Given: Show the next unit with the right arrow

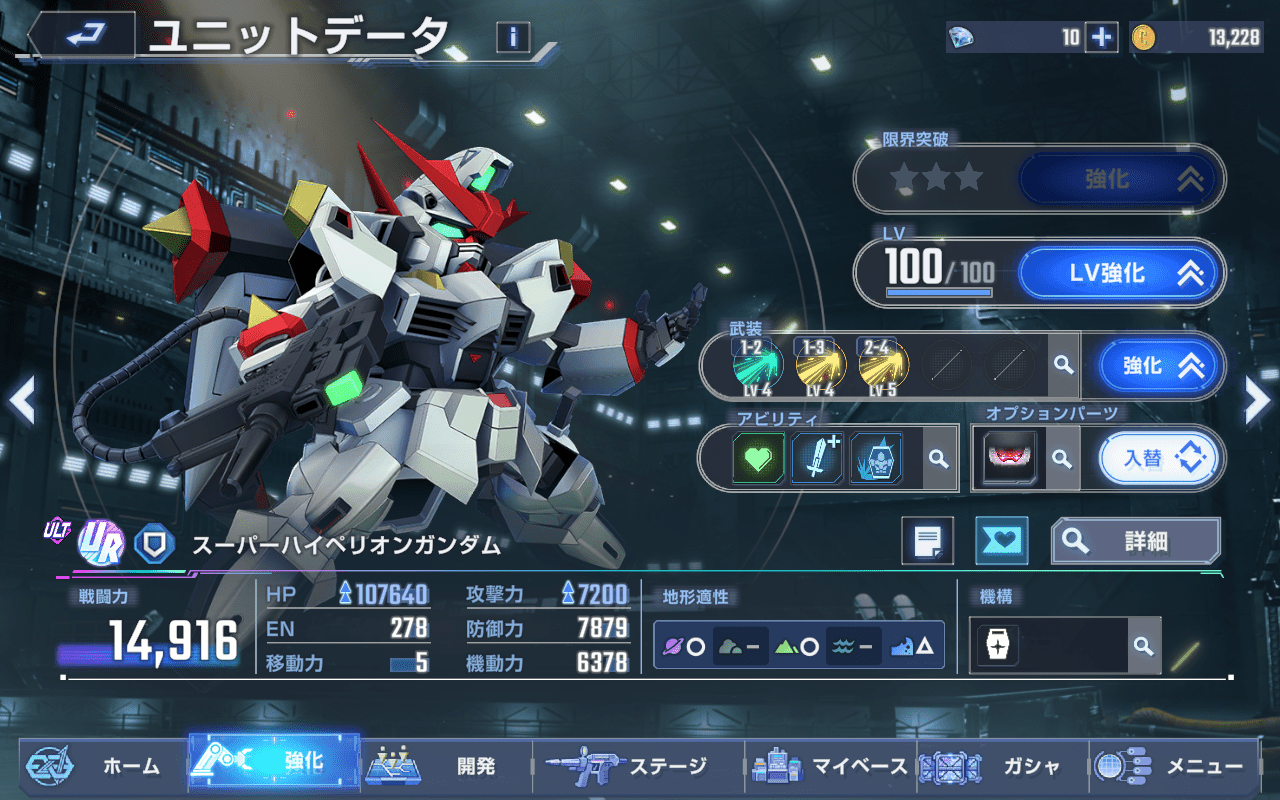Looking at the screenshot, I should click(1257, 400).
